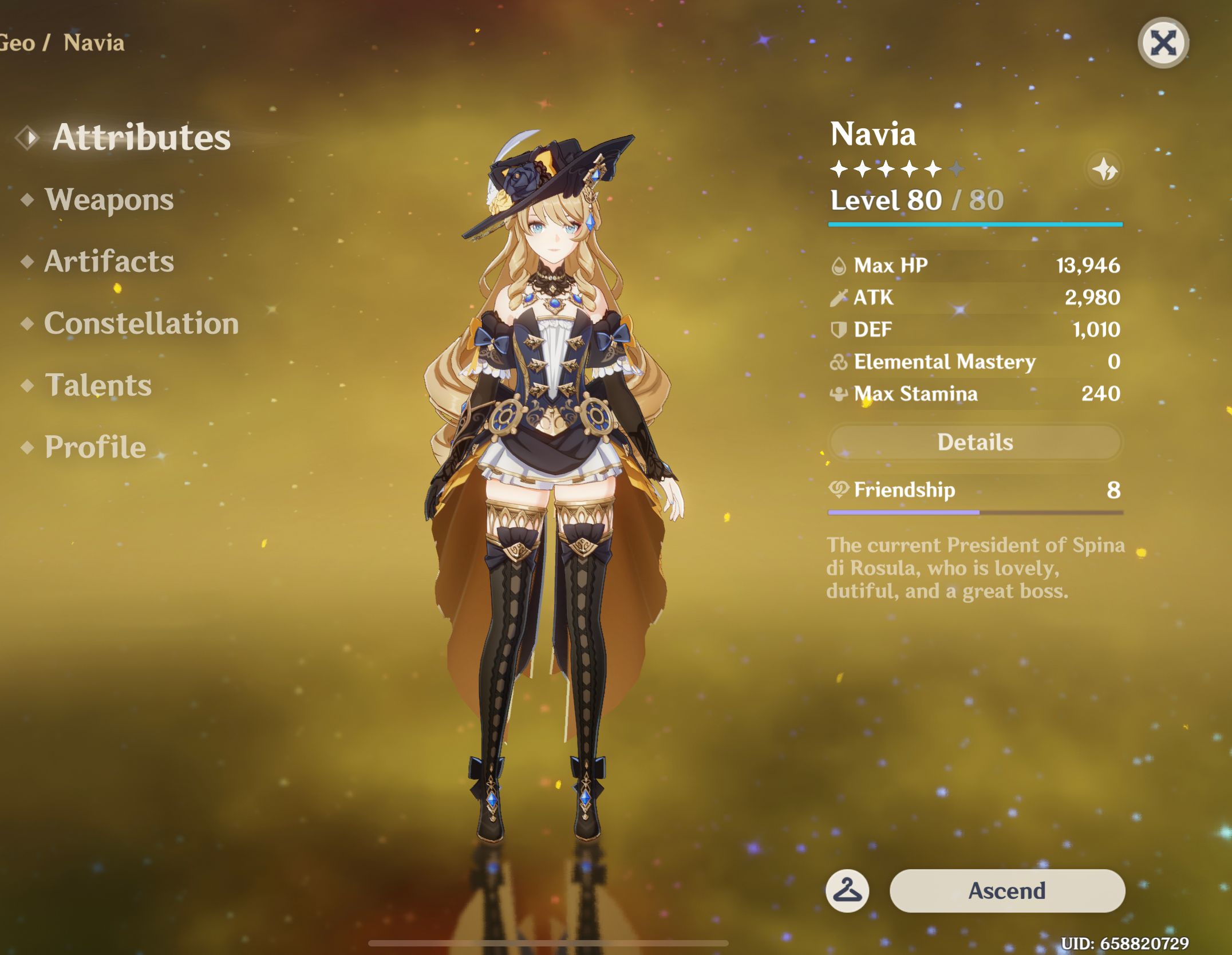Click the ATK sword icon
The height and width of the screenshot is (955, 1232).
tap(838, 297)
